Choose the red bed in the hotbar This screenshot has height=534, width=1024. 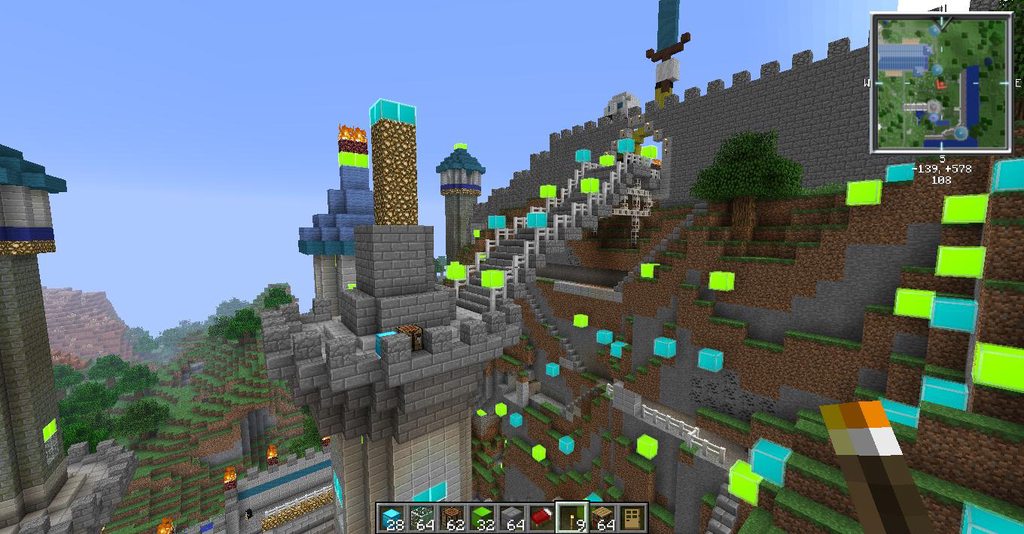(540, 518)
